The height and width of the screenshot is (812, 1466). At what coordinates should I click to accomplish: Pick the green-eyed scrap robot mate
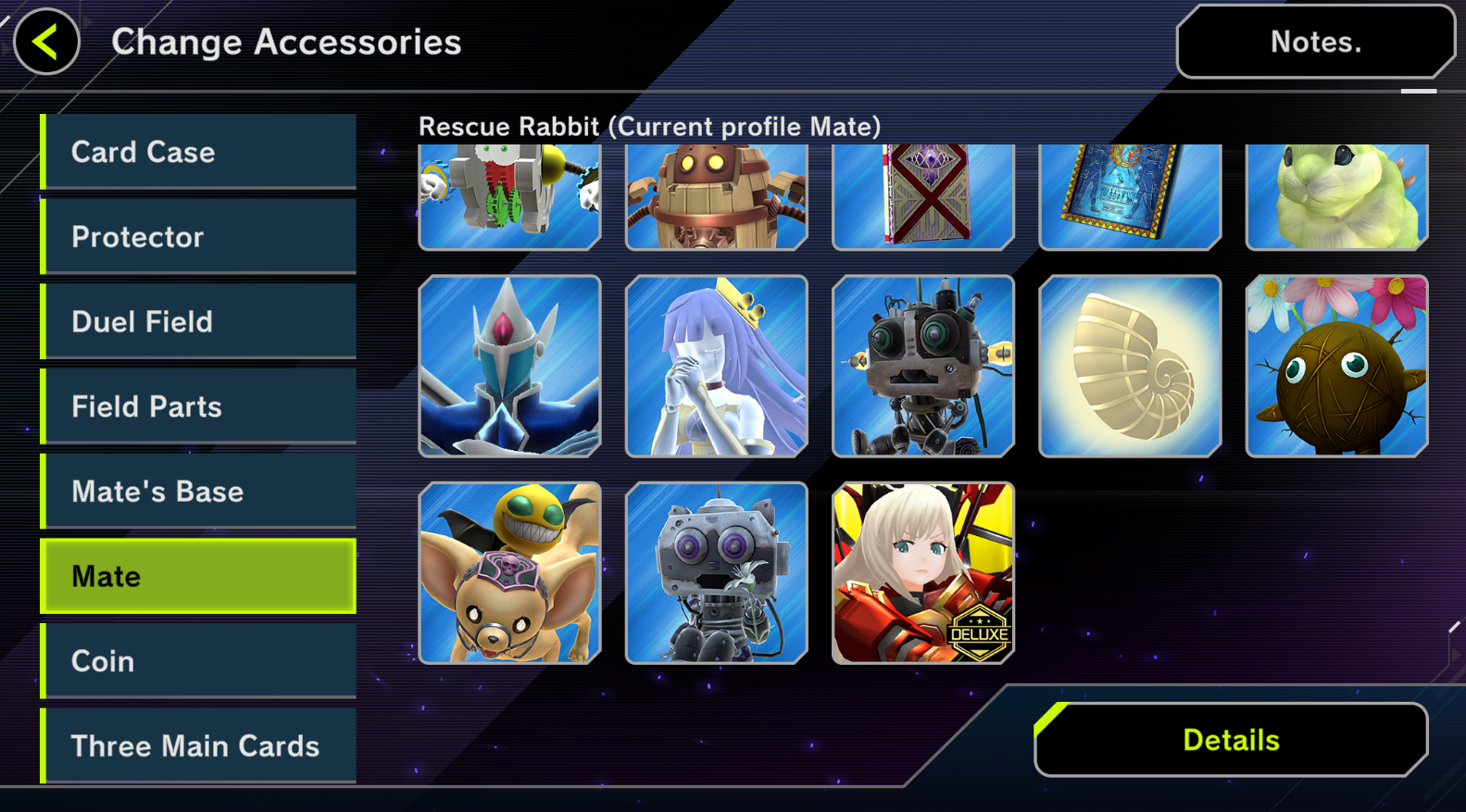point(923,366)
